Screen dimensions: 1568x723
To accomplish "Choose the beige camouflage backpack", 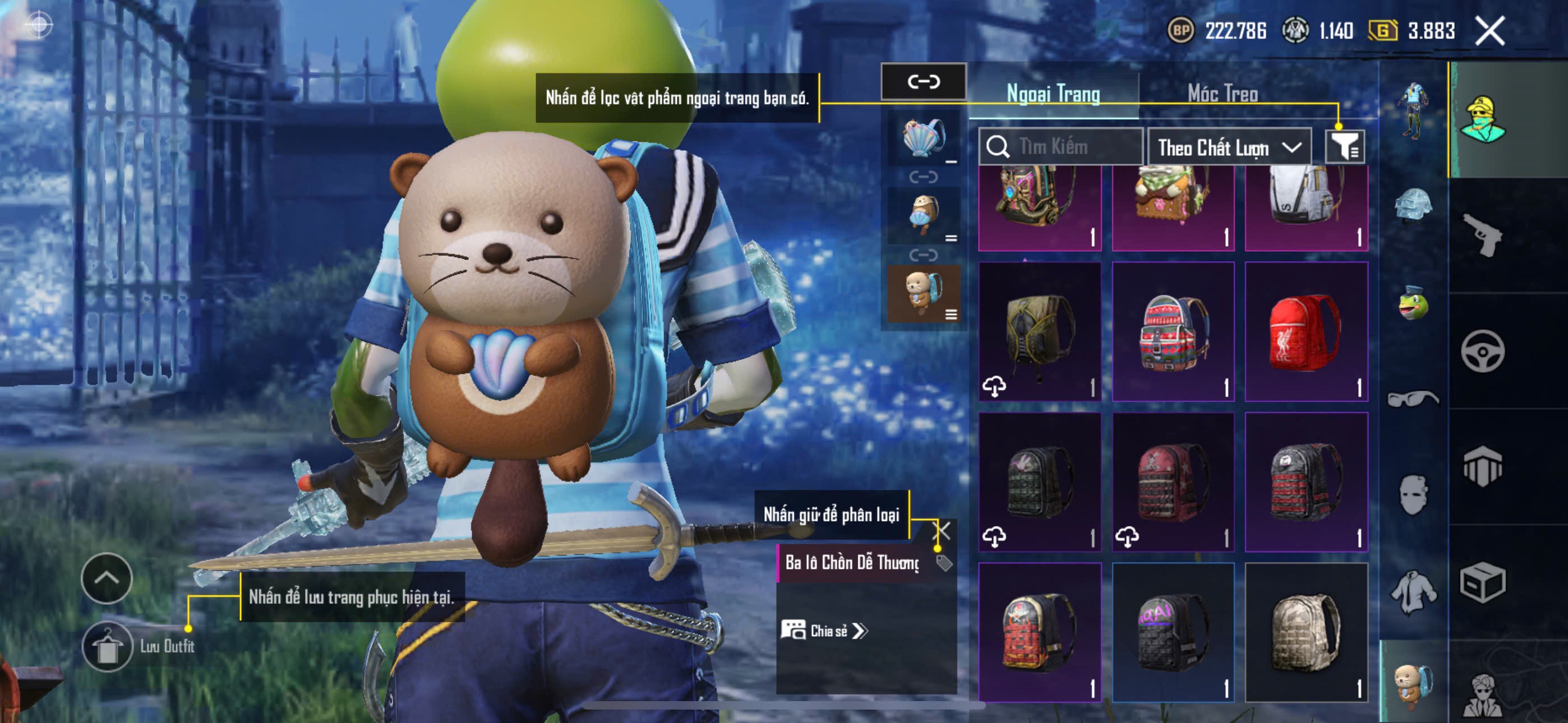I will point(1306,632).
